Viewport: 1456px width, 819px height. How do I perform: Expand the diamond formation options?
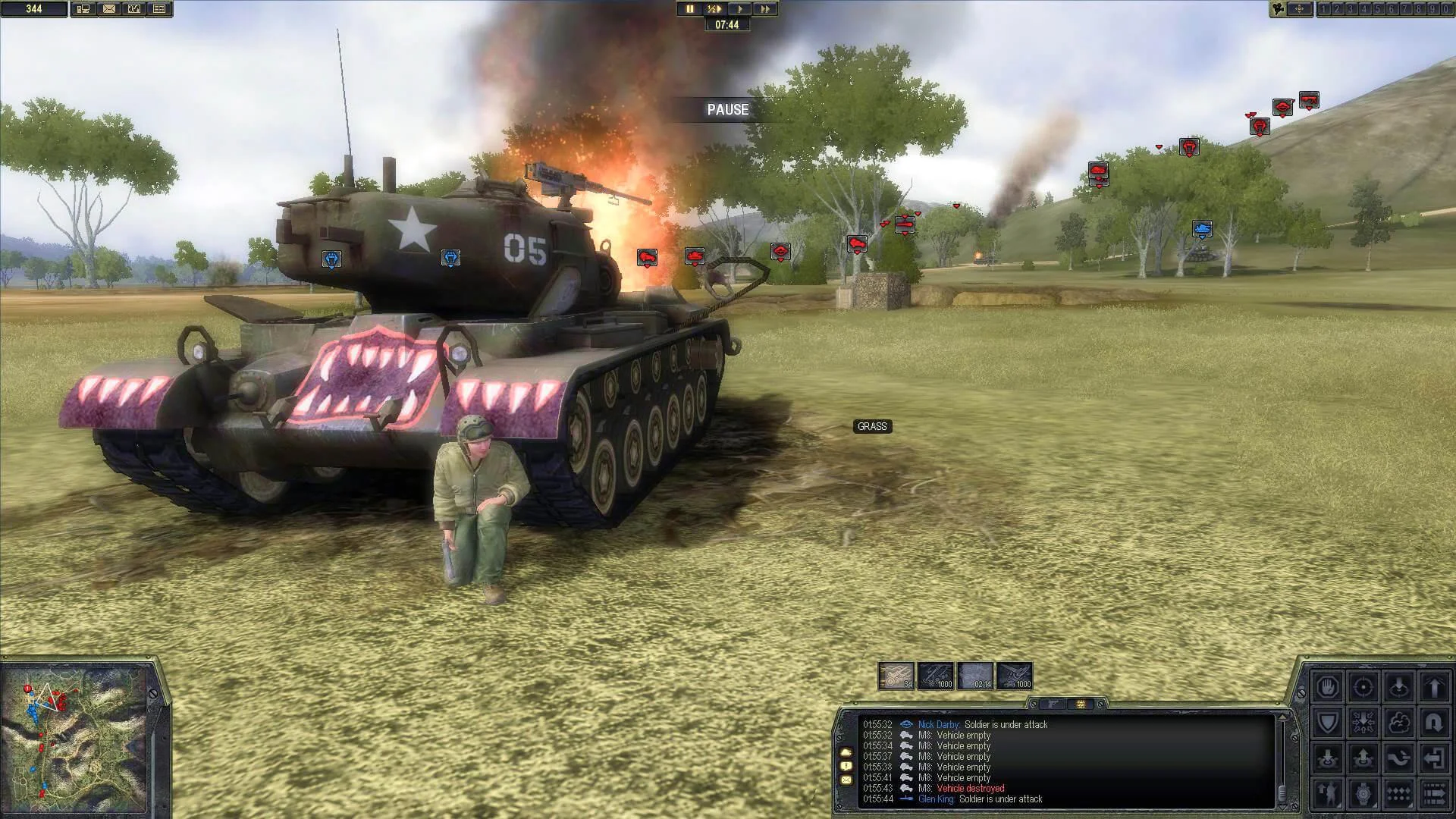[x=1398, y=792]
